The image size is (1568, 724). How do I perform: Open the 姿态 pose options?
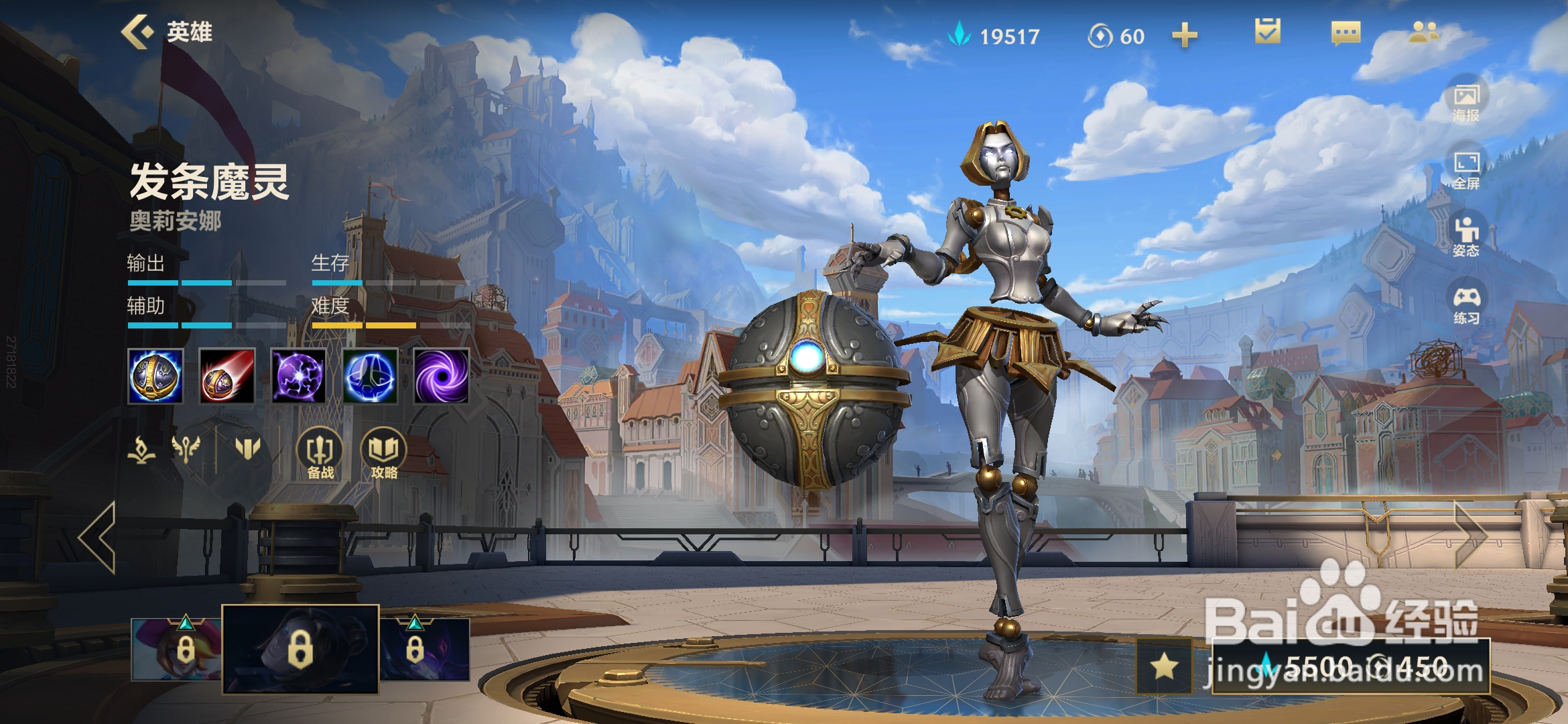[1466, 237]
